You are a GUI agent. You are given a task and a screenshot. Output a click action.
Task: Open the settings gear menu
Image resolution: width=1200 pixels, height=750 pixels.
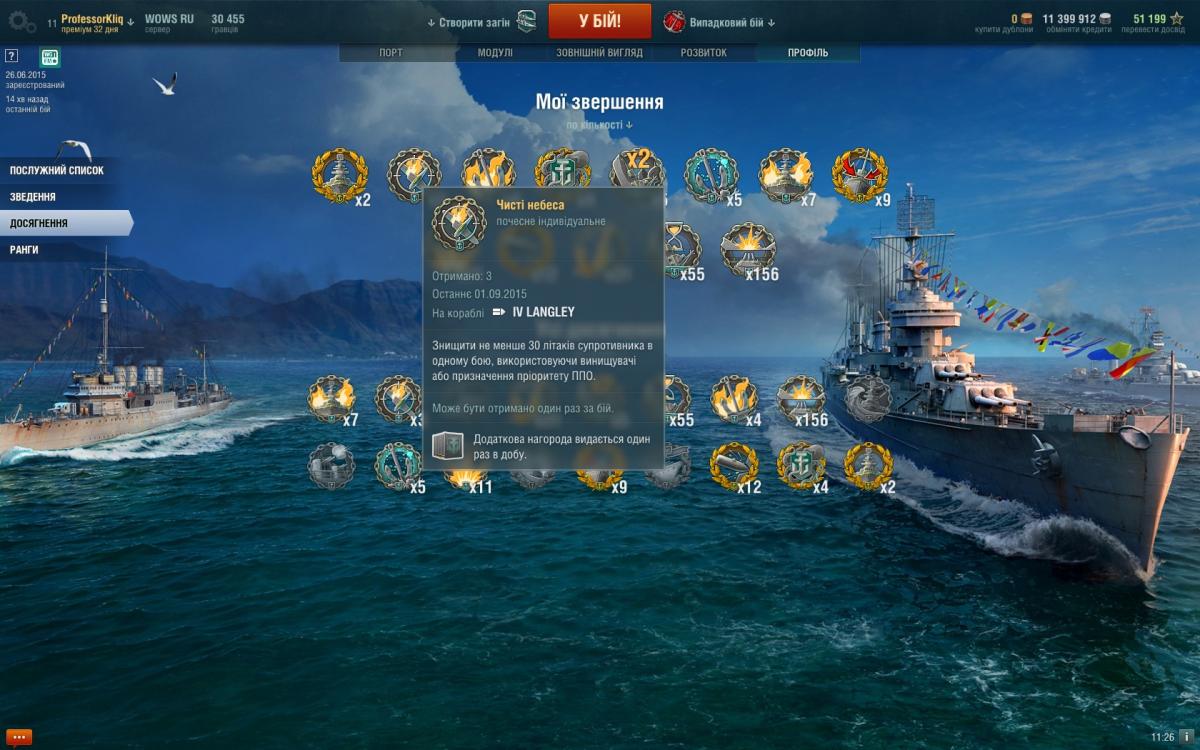click(22, 22)
